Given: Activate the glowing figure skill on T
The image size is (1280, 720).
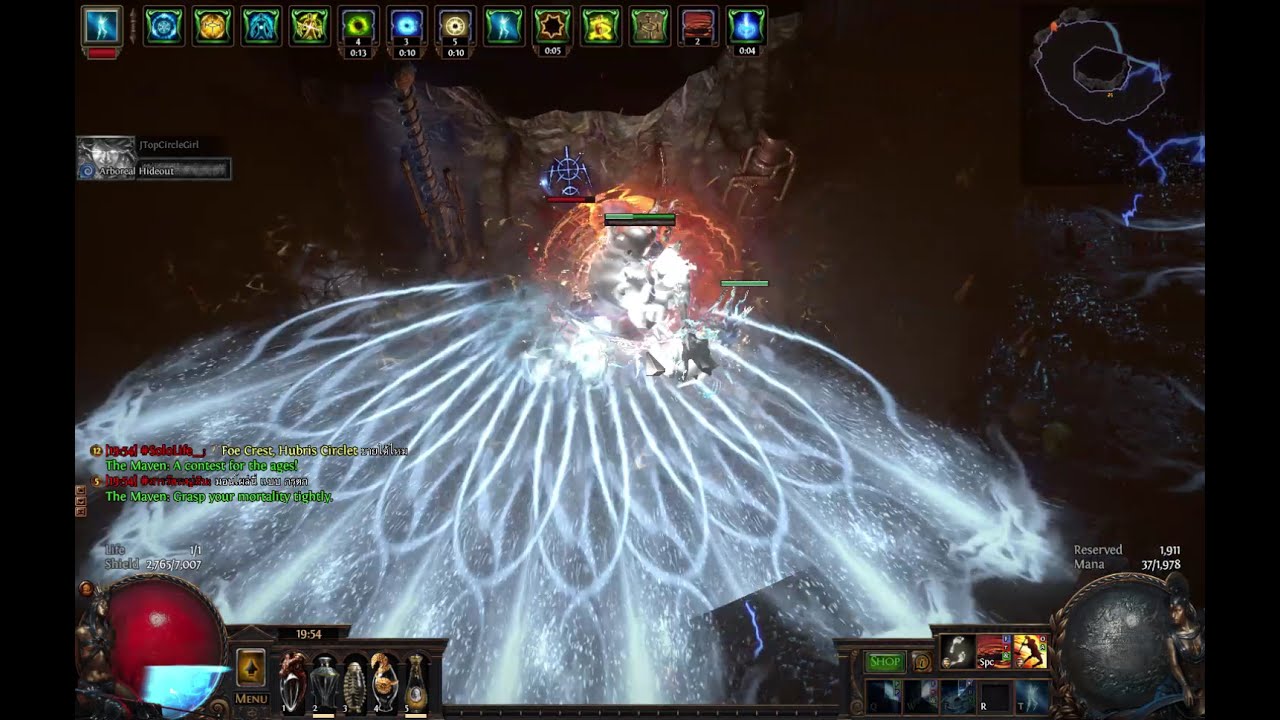Looking at the screenshot, I should pyautogui.click(x=1031, y=697).
